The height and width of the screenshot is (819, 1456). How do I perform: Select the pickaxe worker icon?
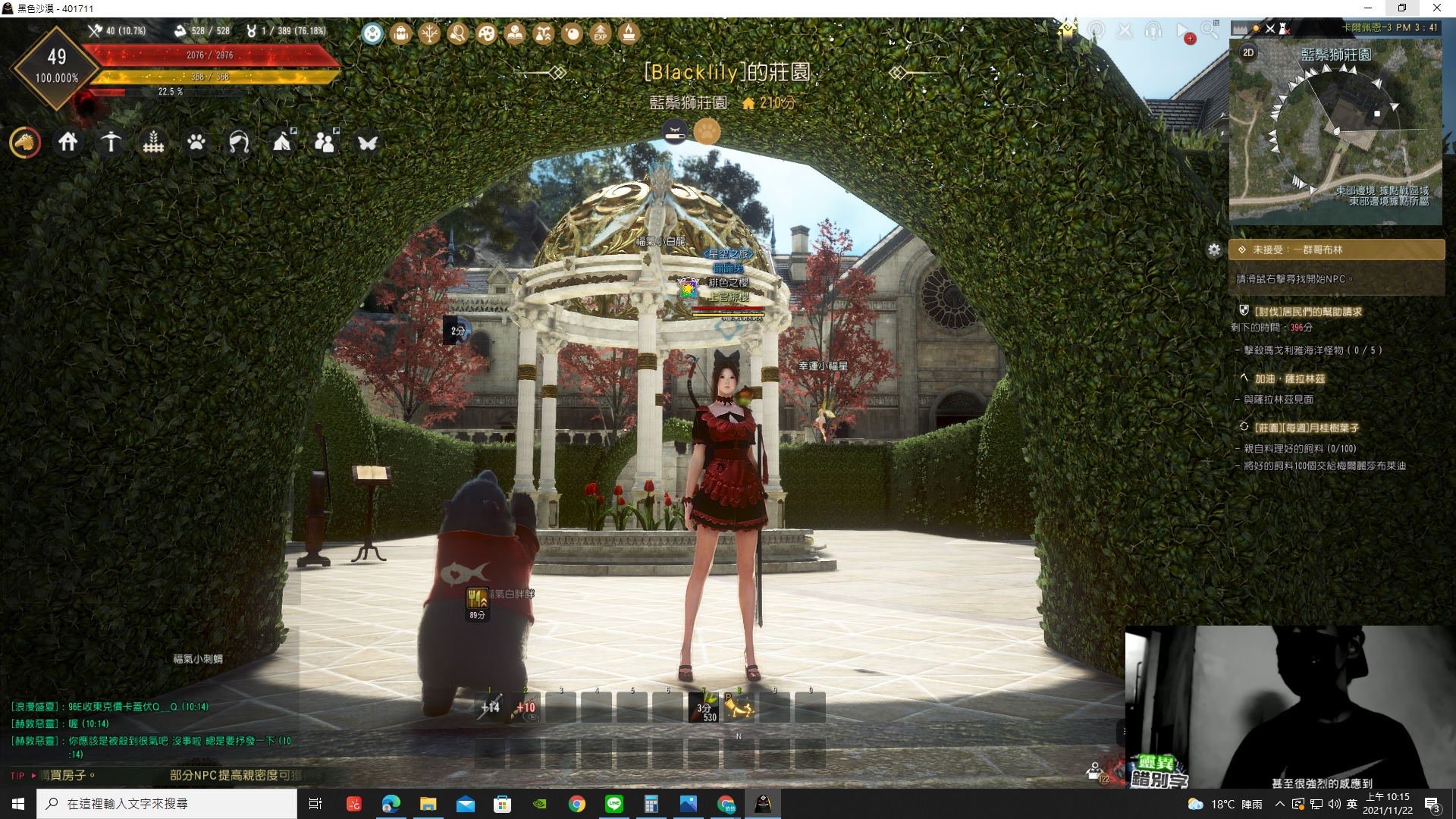tap(111, 142)
